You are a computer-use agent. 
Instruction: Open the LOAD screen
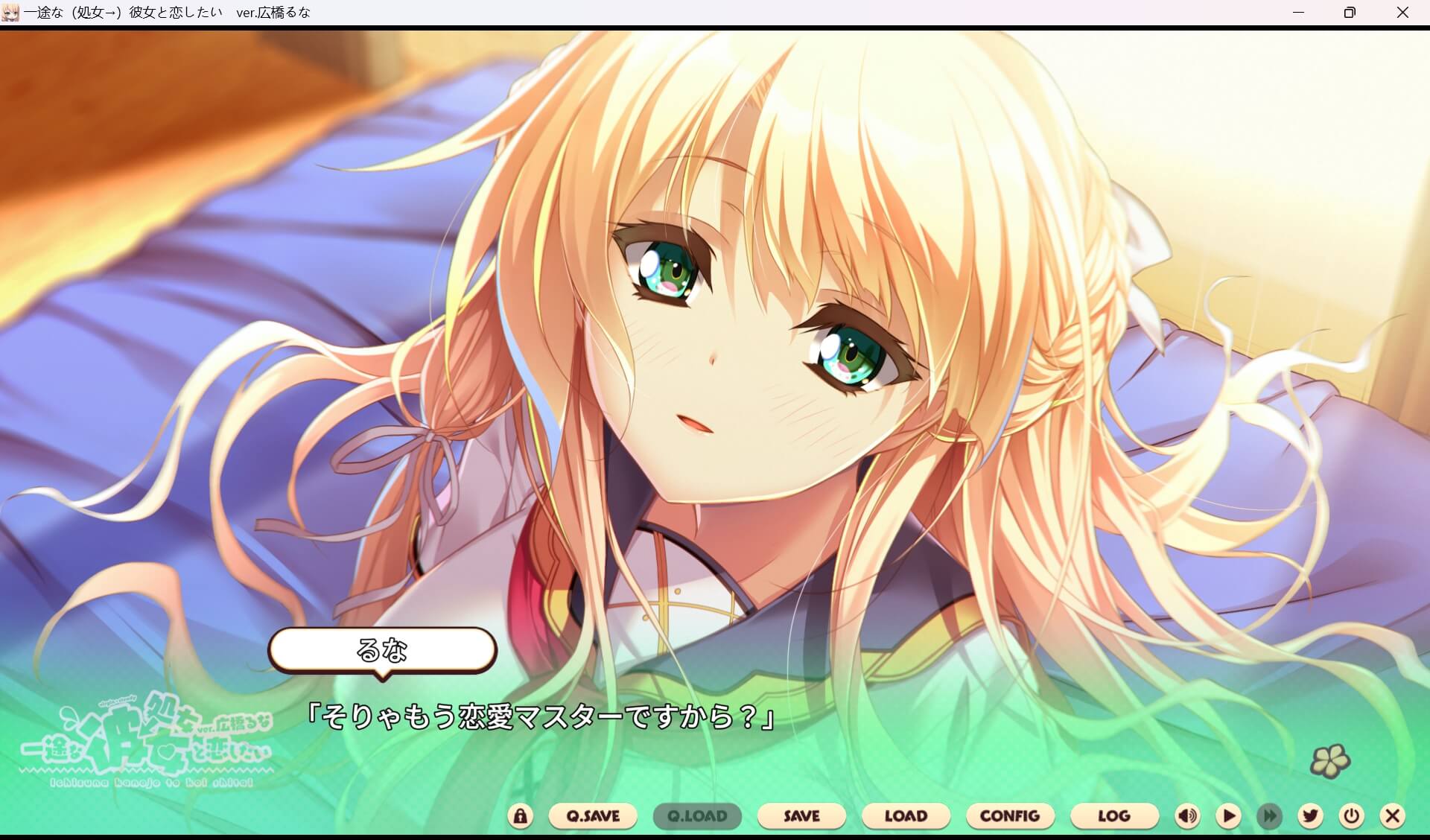[906, 815]
